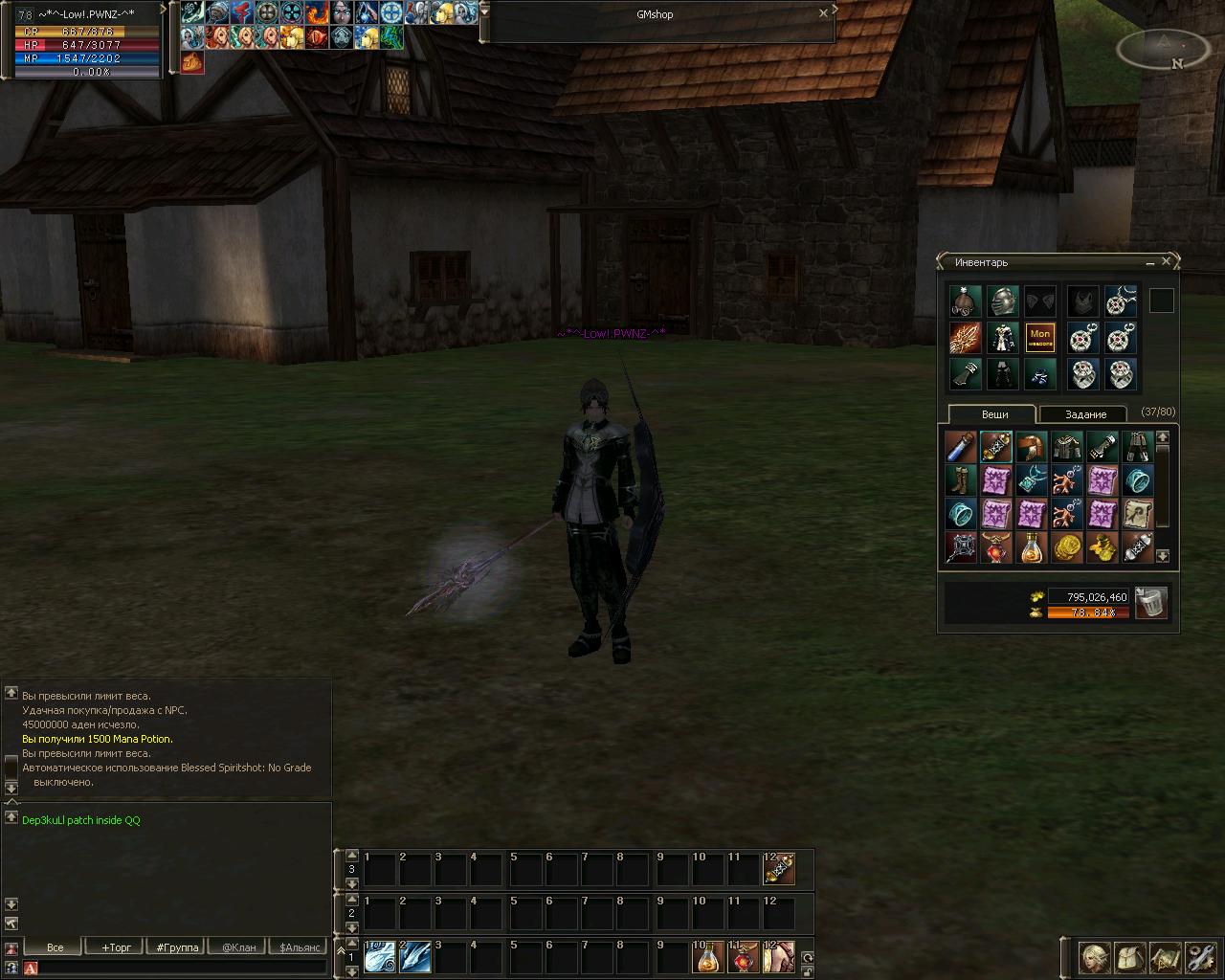Click the compass minimap
The width and height of the screenshot is (1225, 980).
tap(1162, 49)
